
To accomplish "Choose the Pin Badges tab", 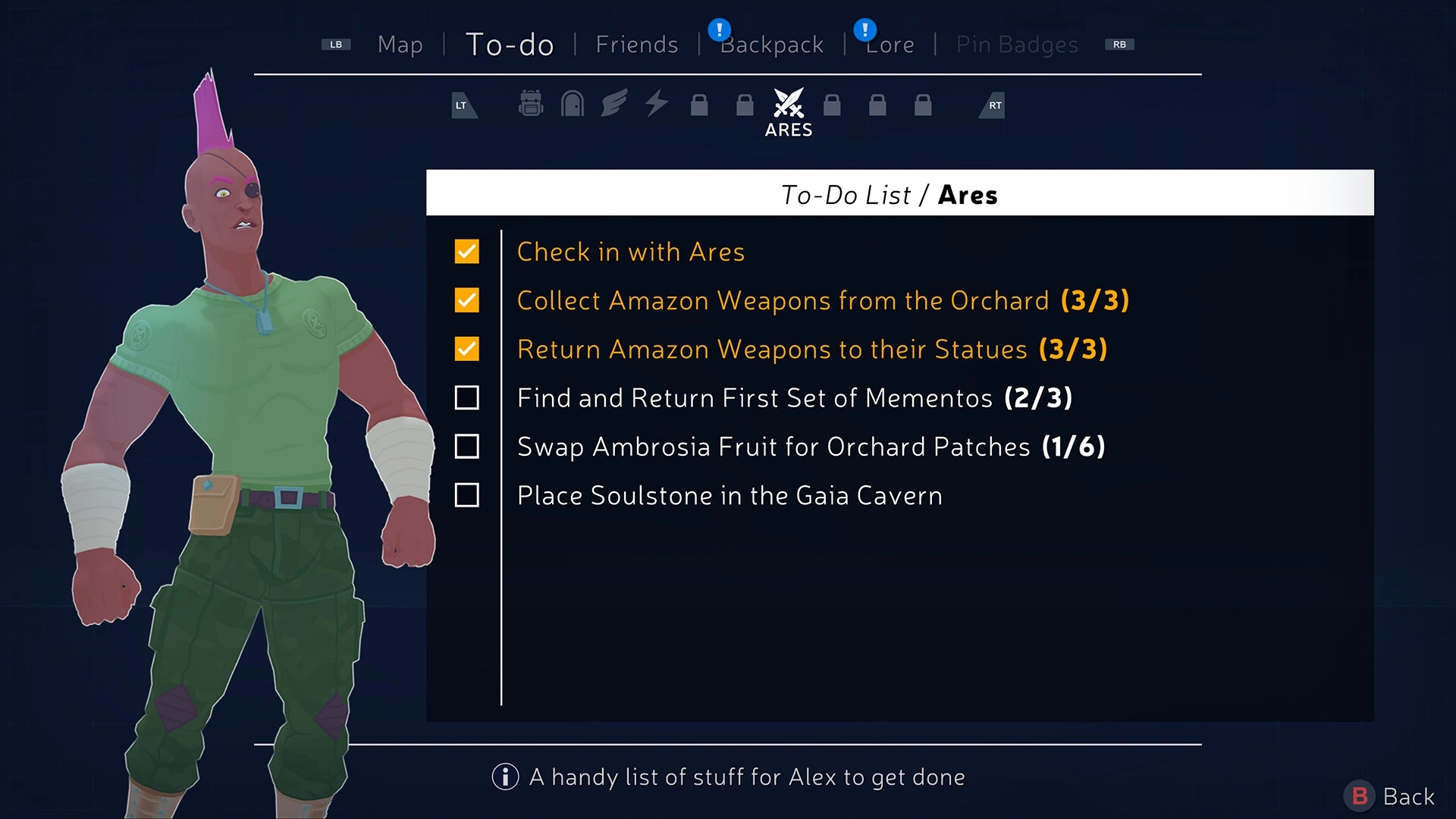I will click(x=1016, y=45).
